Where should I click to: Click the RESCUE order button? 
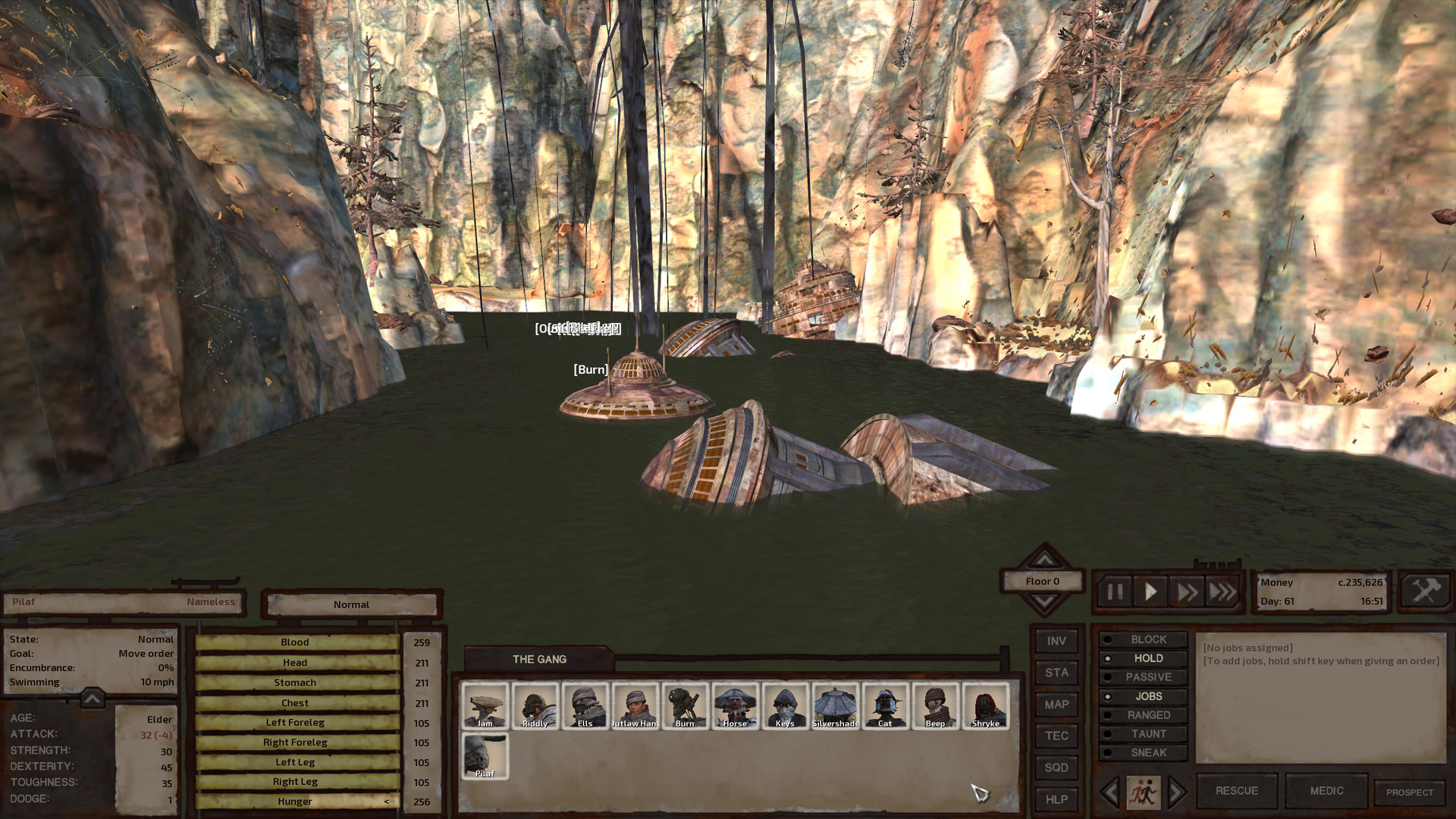1236,791
